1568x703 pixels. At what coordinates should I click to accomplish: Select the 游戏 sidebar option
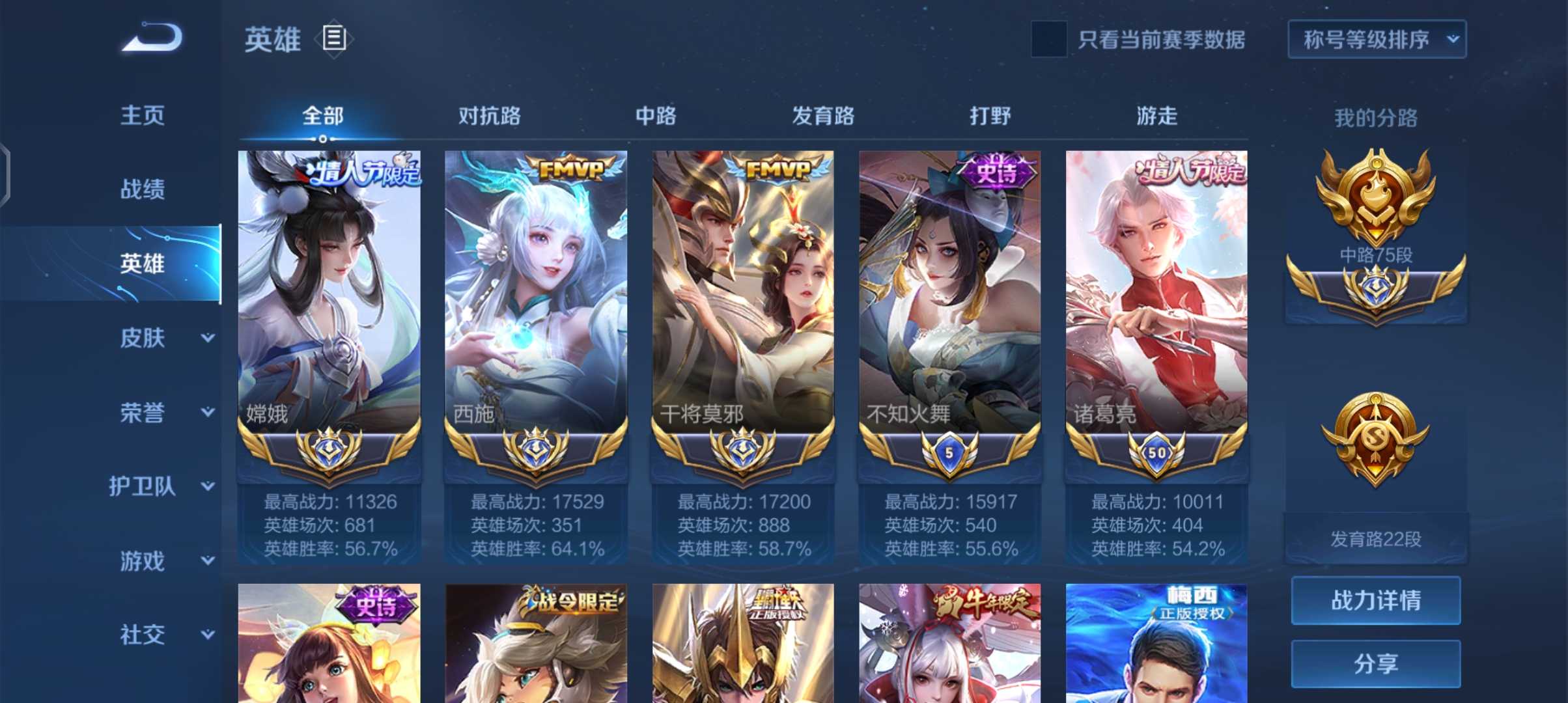click(143, 560)
